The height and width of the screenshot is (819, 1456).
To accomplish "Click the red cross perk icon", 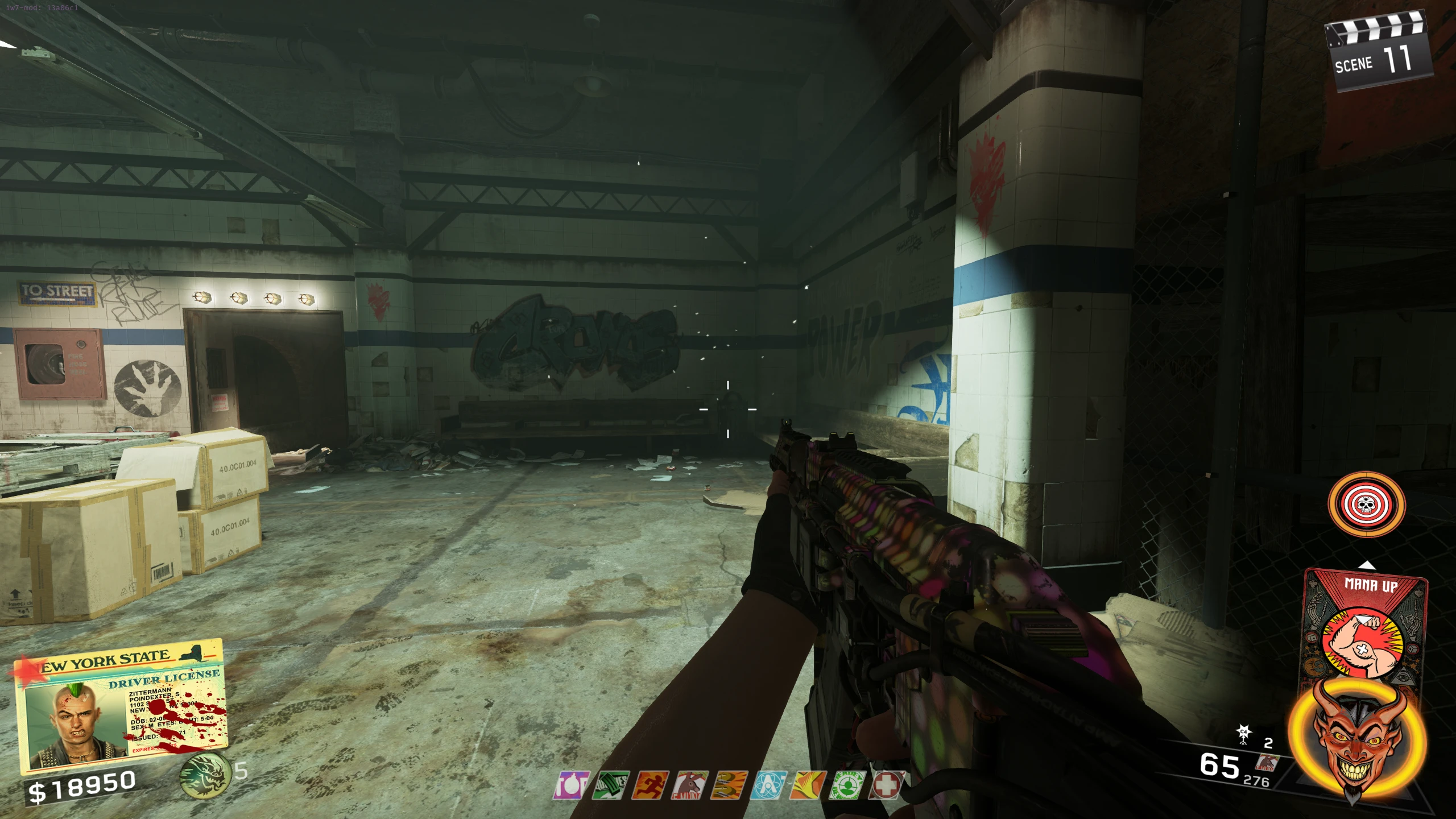I will pos(886,785).
